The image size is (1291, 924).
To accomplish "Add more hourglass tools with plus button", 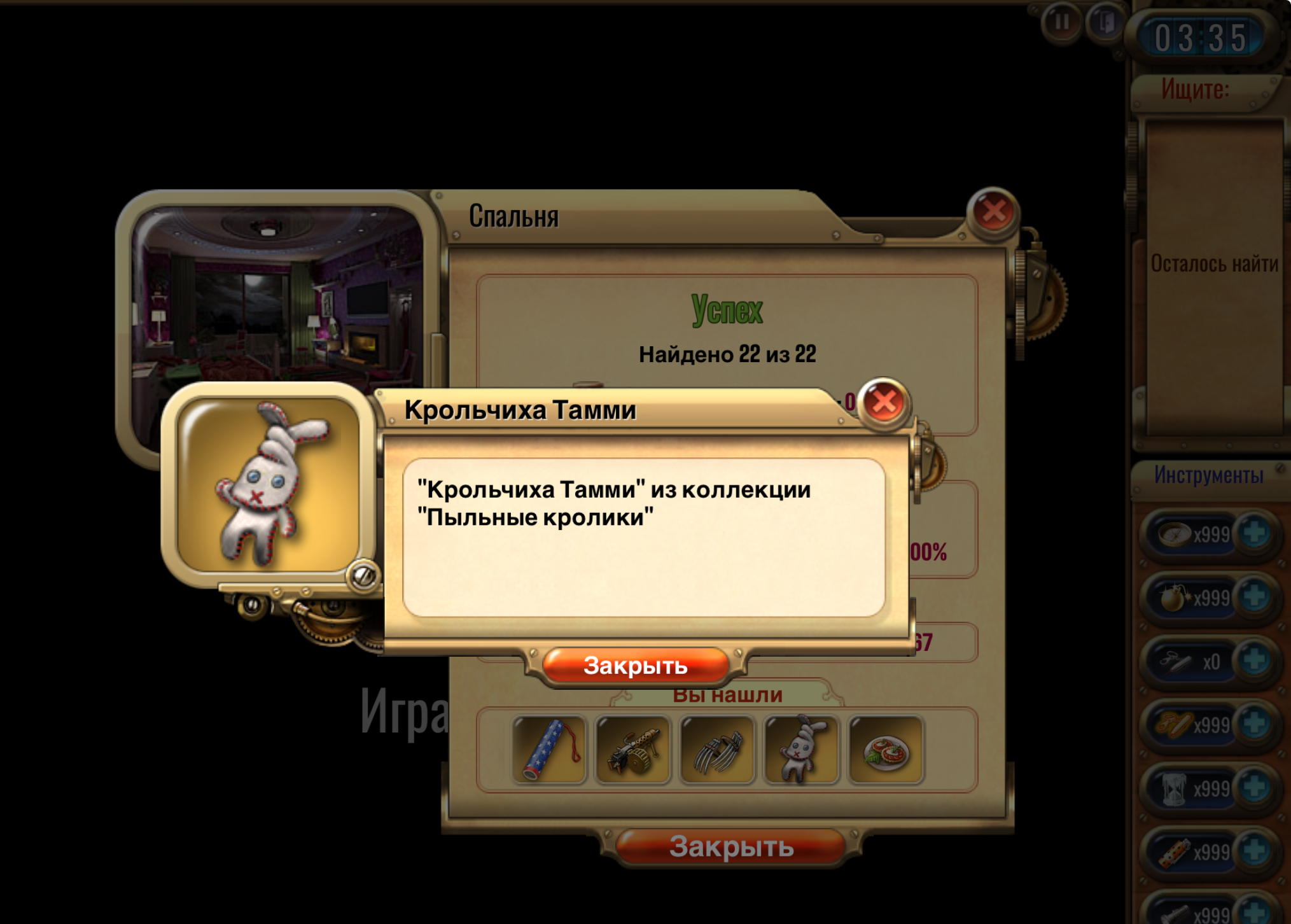I will tap(1254, 788).
